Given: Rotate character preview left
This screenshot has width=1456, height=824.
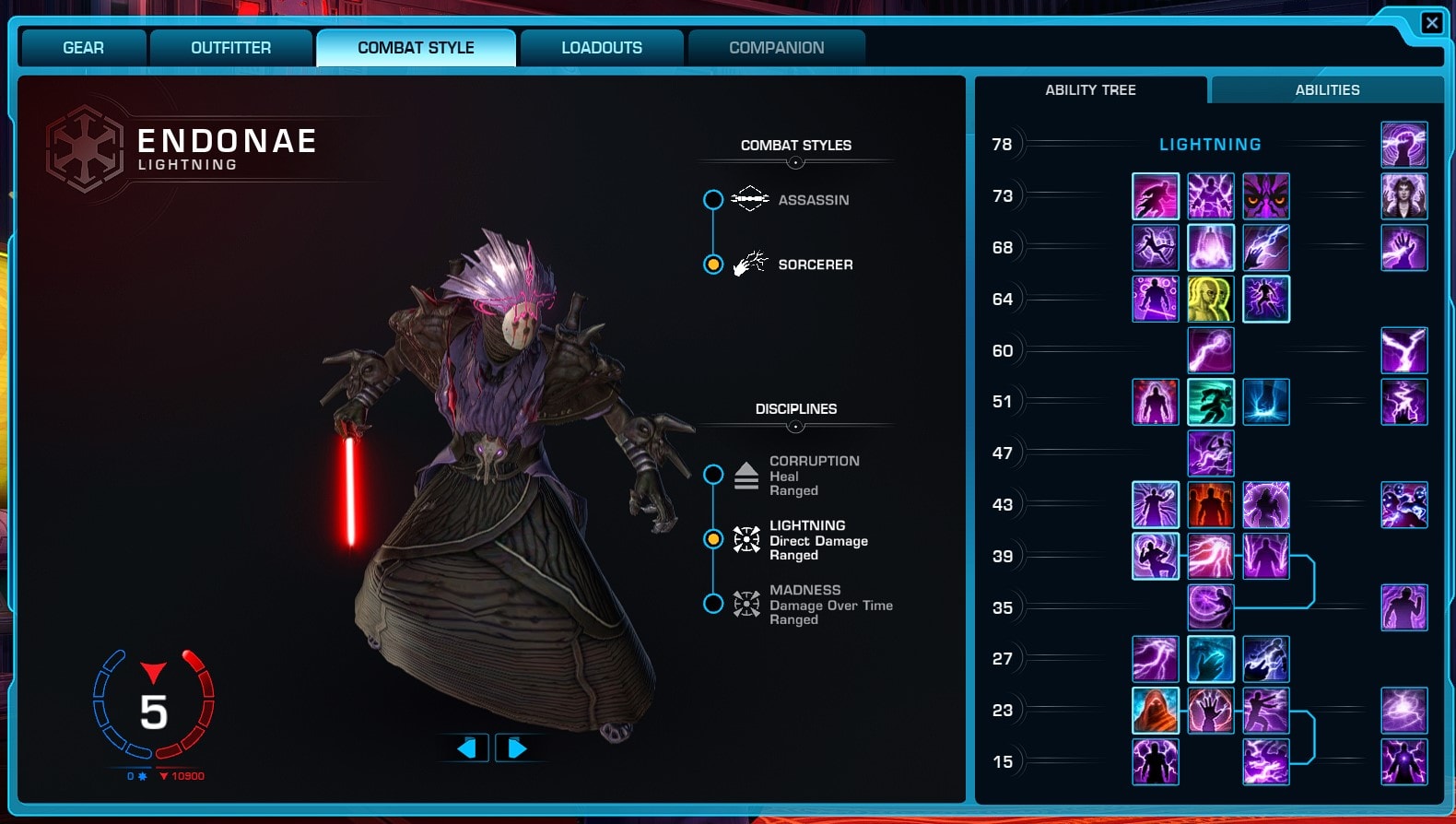Looking at the screenshot, I should (468, 747).
